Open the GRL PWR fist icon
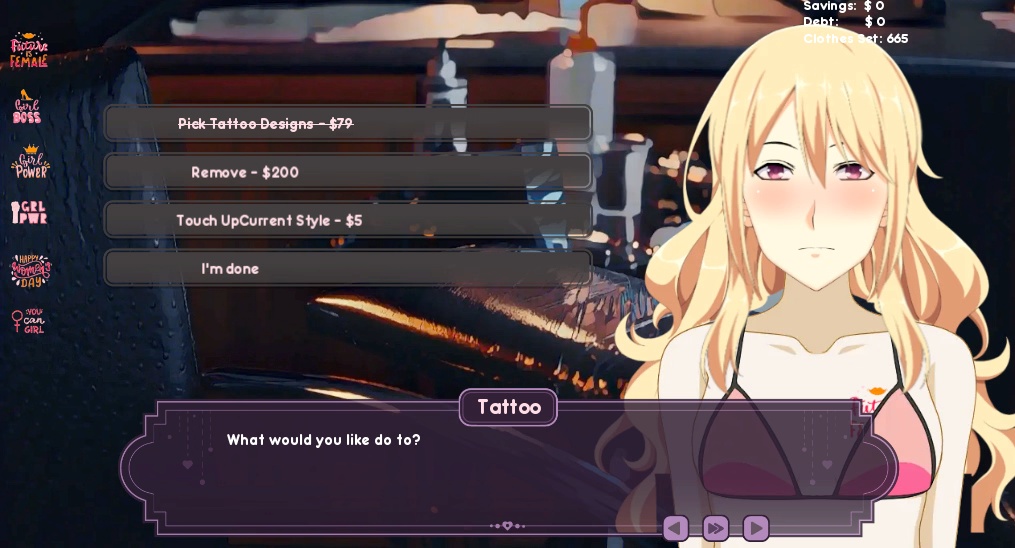The height and width of the screenshot is (548, 1015). pos(29,213)
